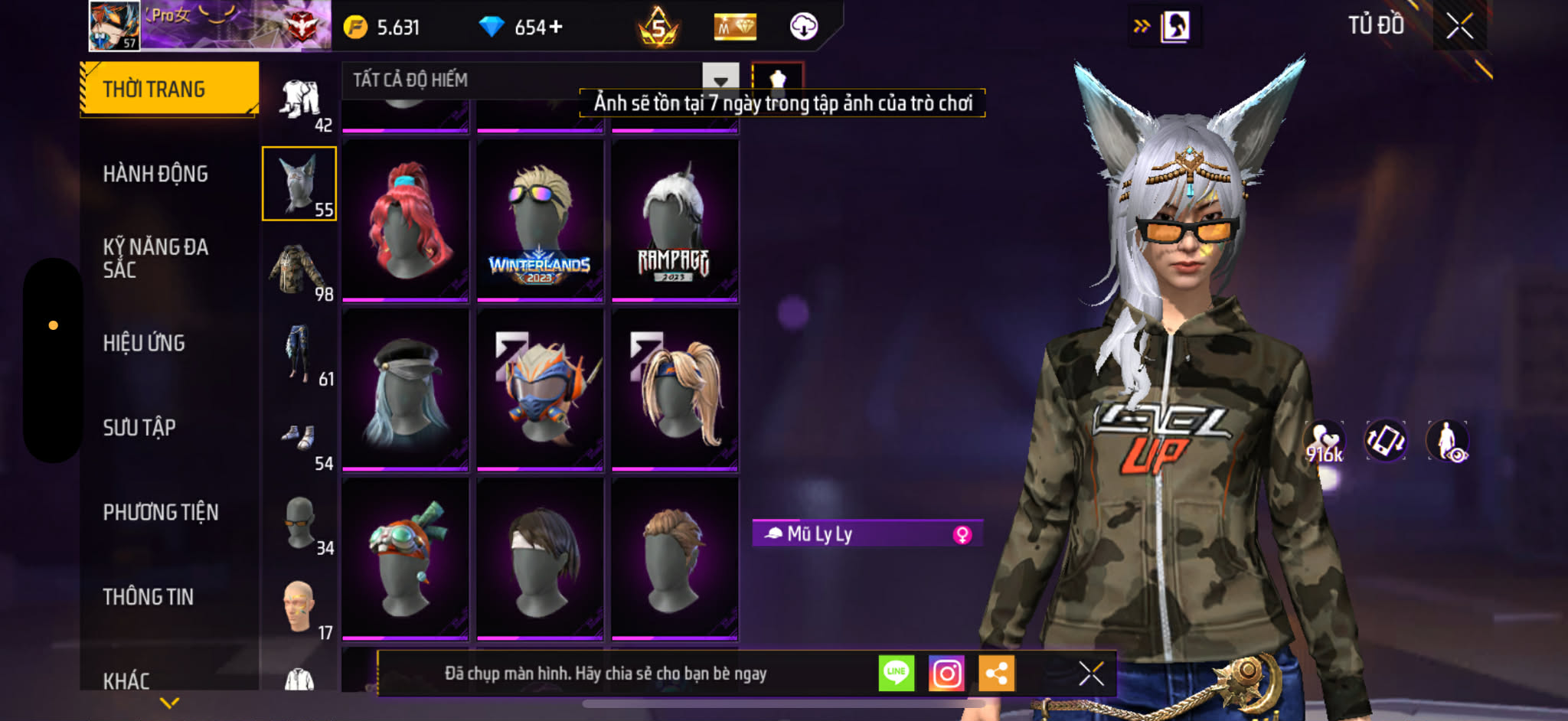Open the Phương Tiện tab
Image resolution: width=1568 pixels, height=721 pixels.
click(x=161, y=512)
